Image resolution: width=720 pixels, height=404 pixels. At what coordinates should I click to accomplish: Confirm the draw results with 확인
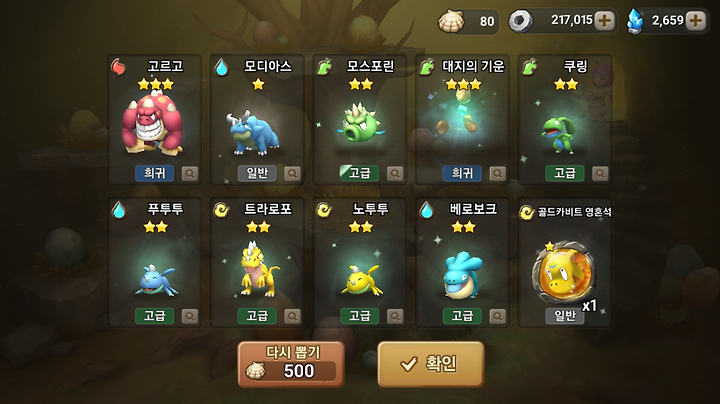click(x=430, y=364)
